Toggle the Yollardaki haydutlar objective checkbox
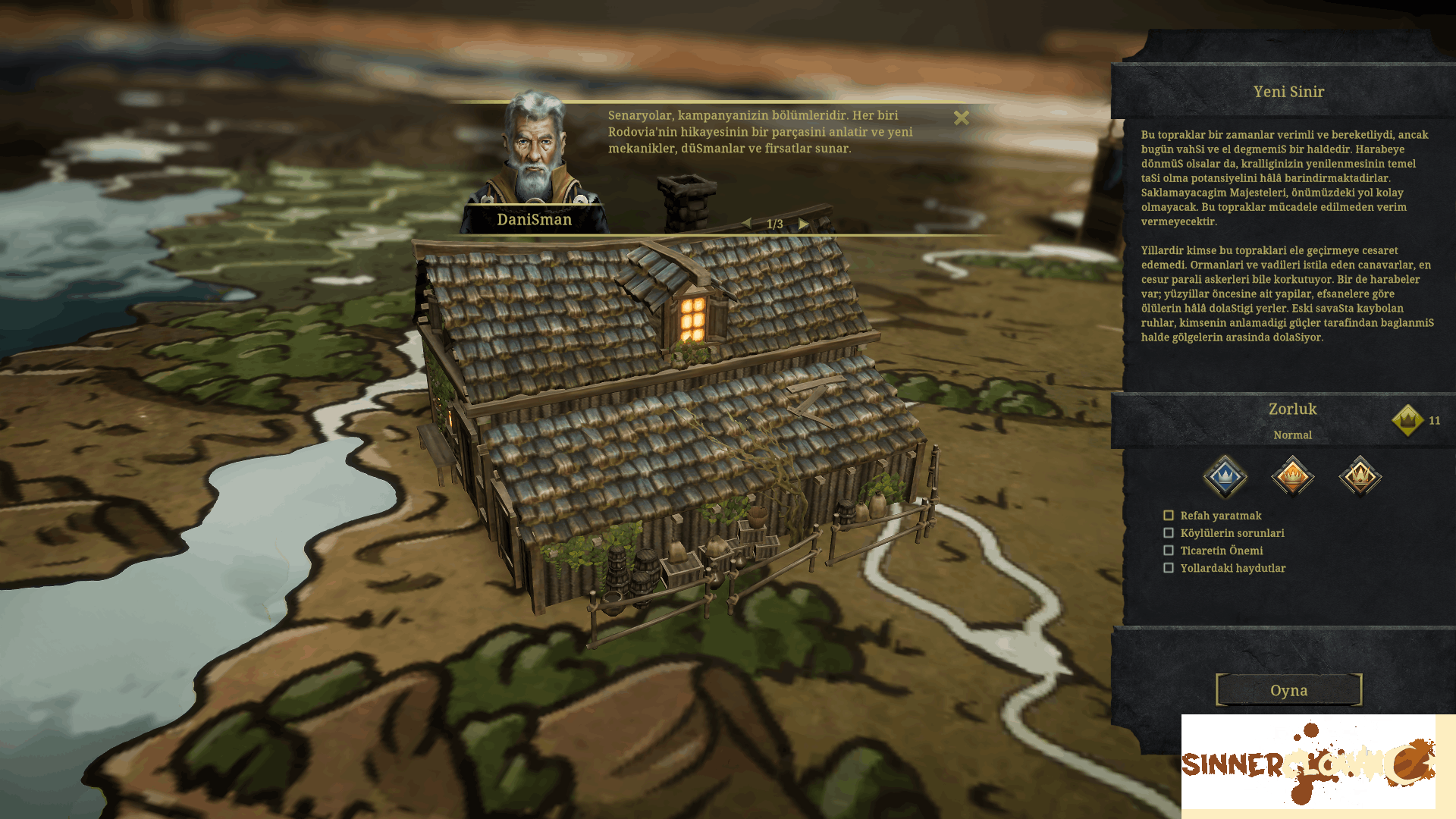Image resolution: width=1456 pixels, height=819 pixels. (1169, 568)
